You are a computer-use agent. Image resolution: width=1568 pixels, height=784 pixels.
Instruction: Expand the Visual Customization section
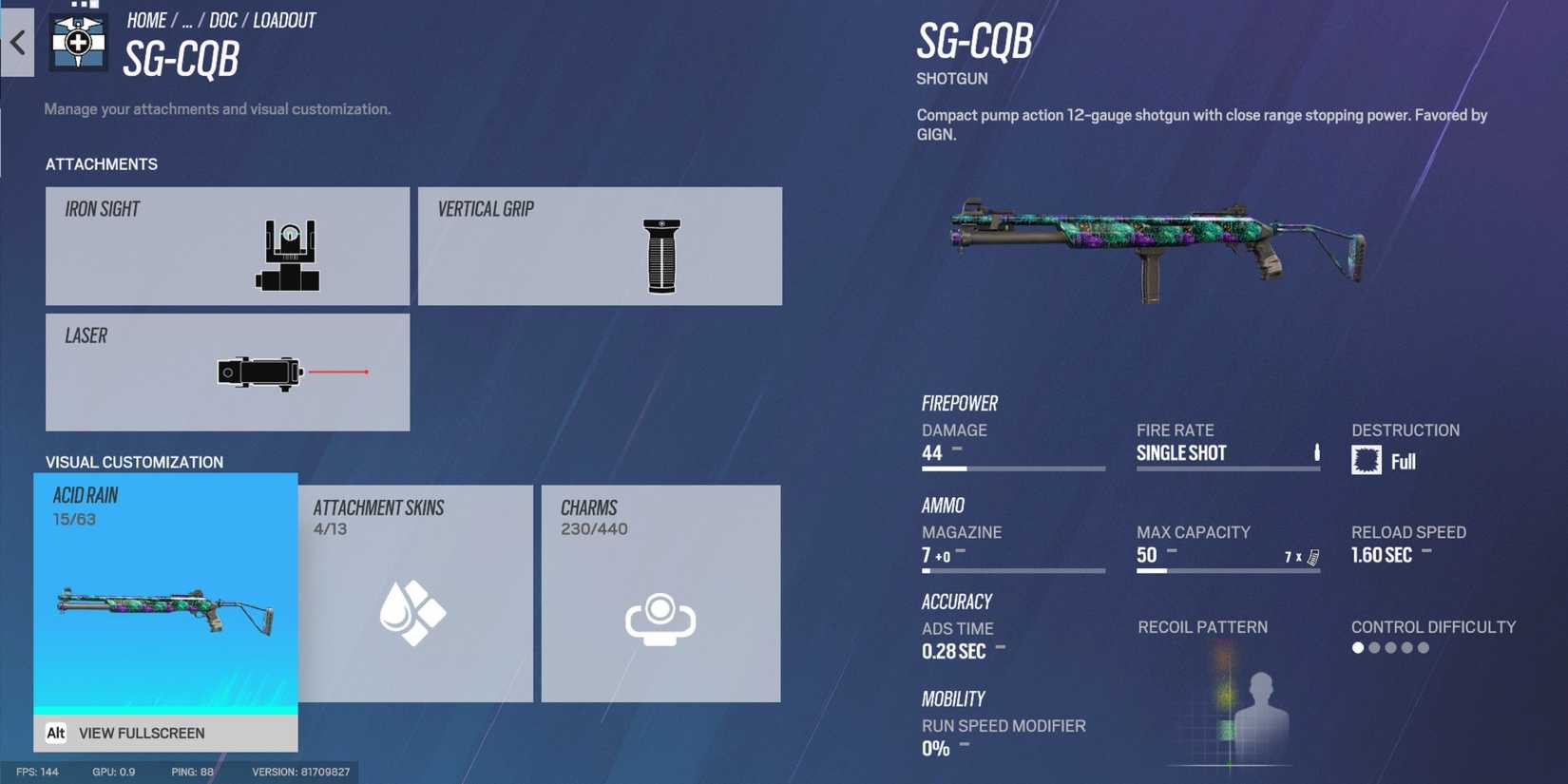point(133,462)
